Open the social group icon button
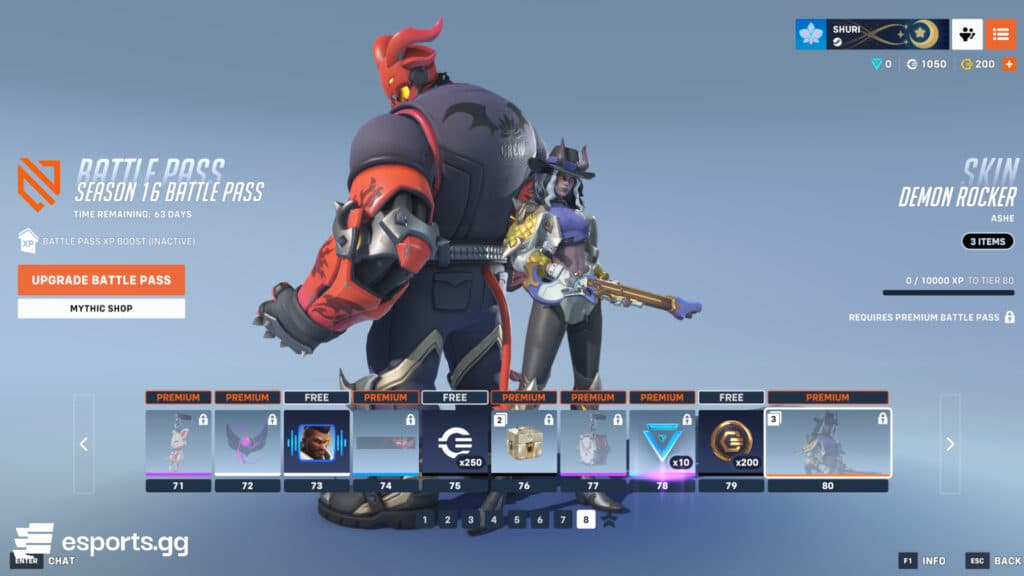Image resolution: width=1024 pixels, height=576 pixels. point(967,34)
